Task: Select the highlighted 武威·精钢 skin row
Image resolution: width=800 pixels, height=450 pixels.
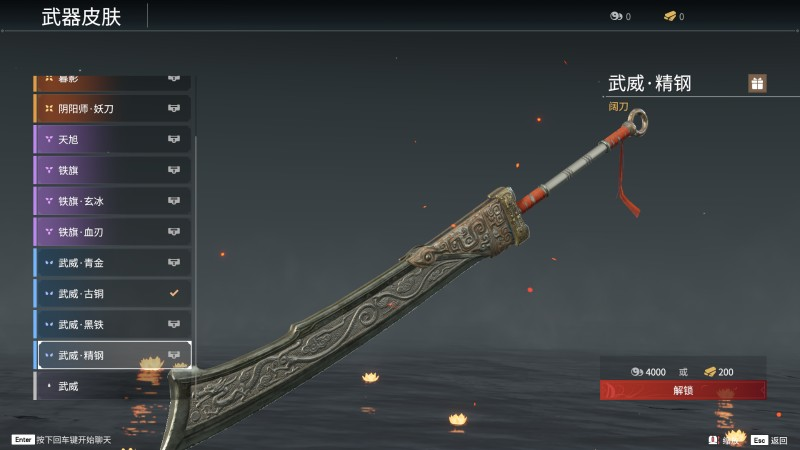Action: point(112,355)
